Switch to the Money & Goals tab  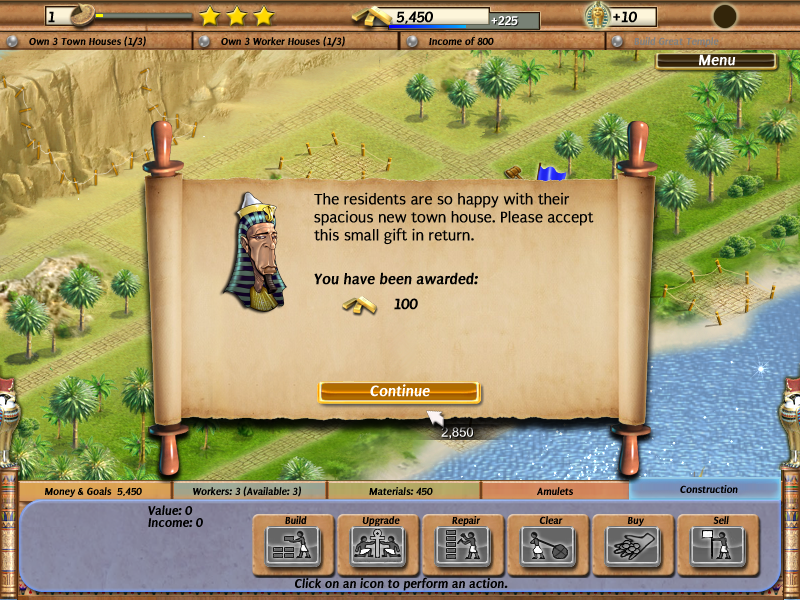[94, 491]
